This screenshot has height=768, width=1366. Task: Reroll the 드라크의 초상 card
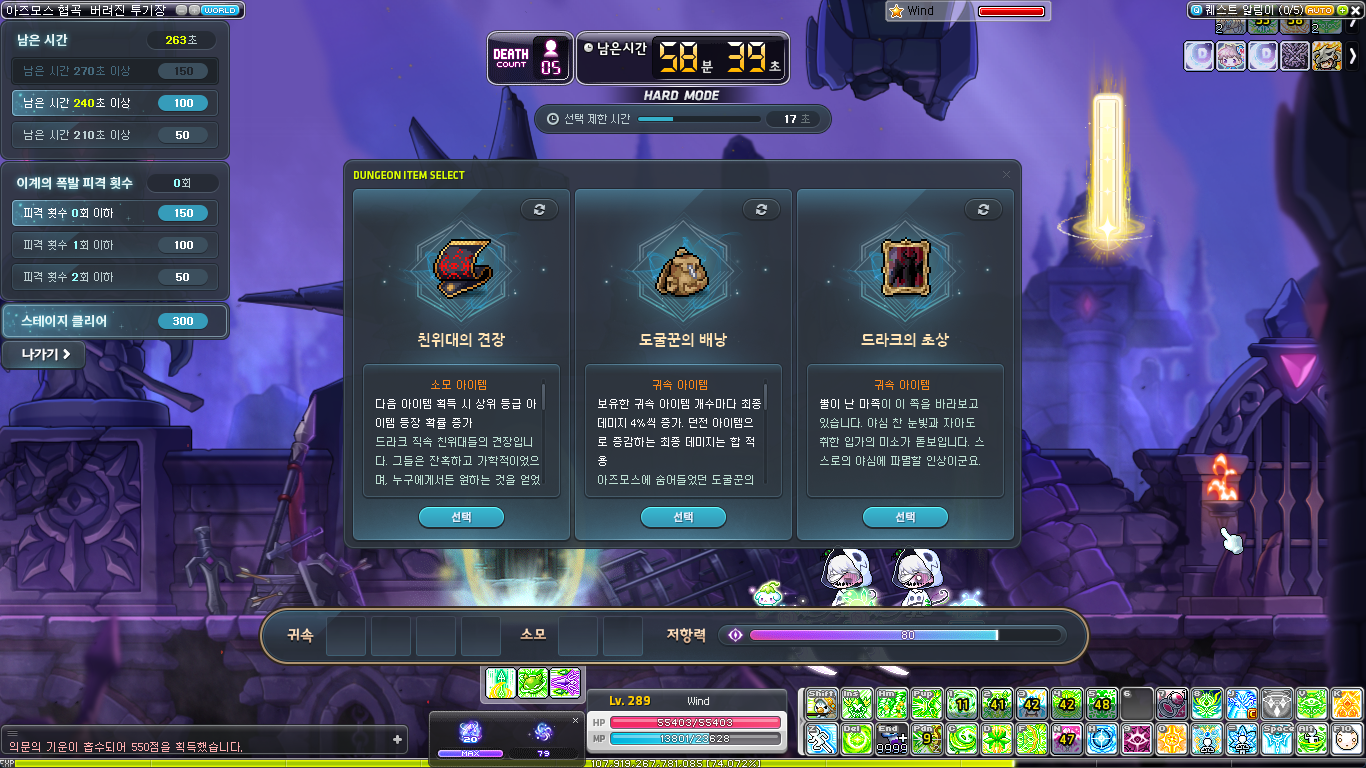pyautogui.click(x=983, y=209)
